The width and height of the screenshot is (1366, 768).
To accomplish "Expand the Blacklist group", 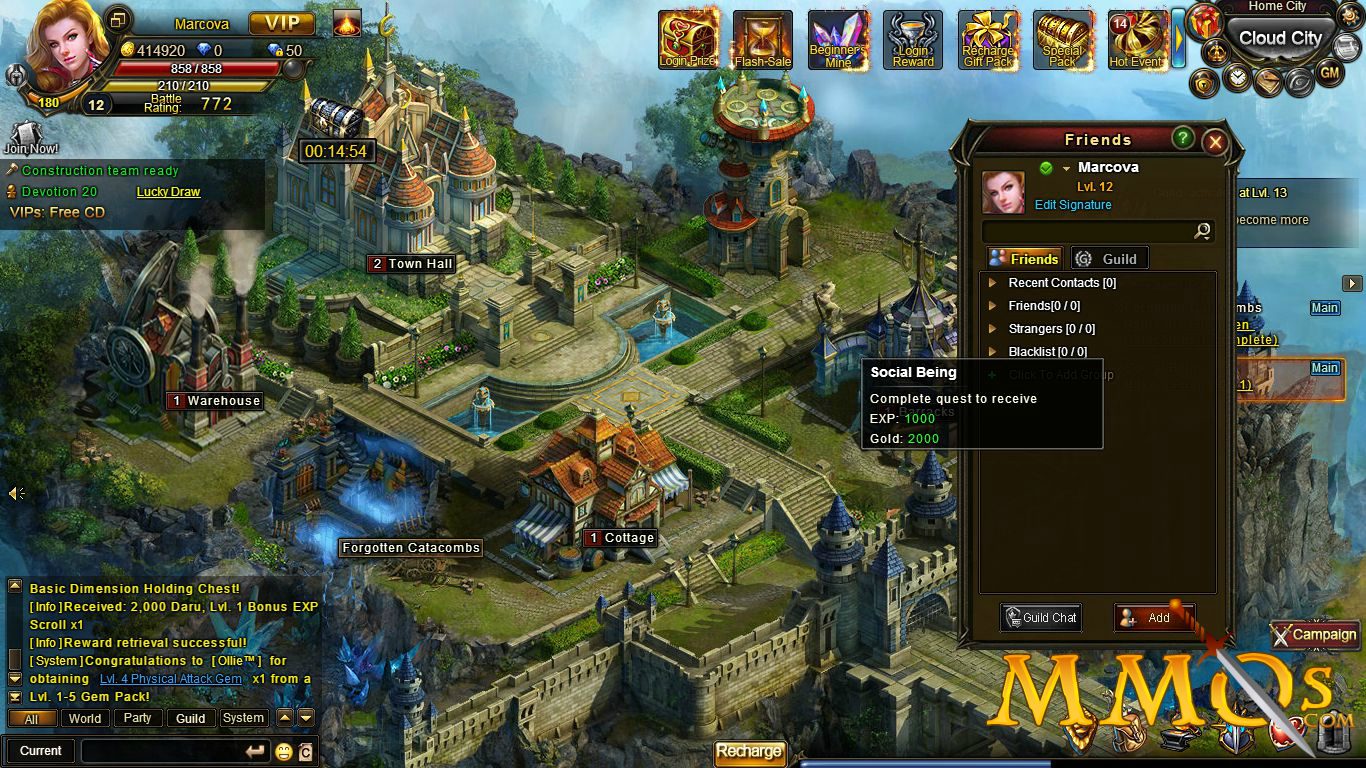I will (x=993, y=352).
